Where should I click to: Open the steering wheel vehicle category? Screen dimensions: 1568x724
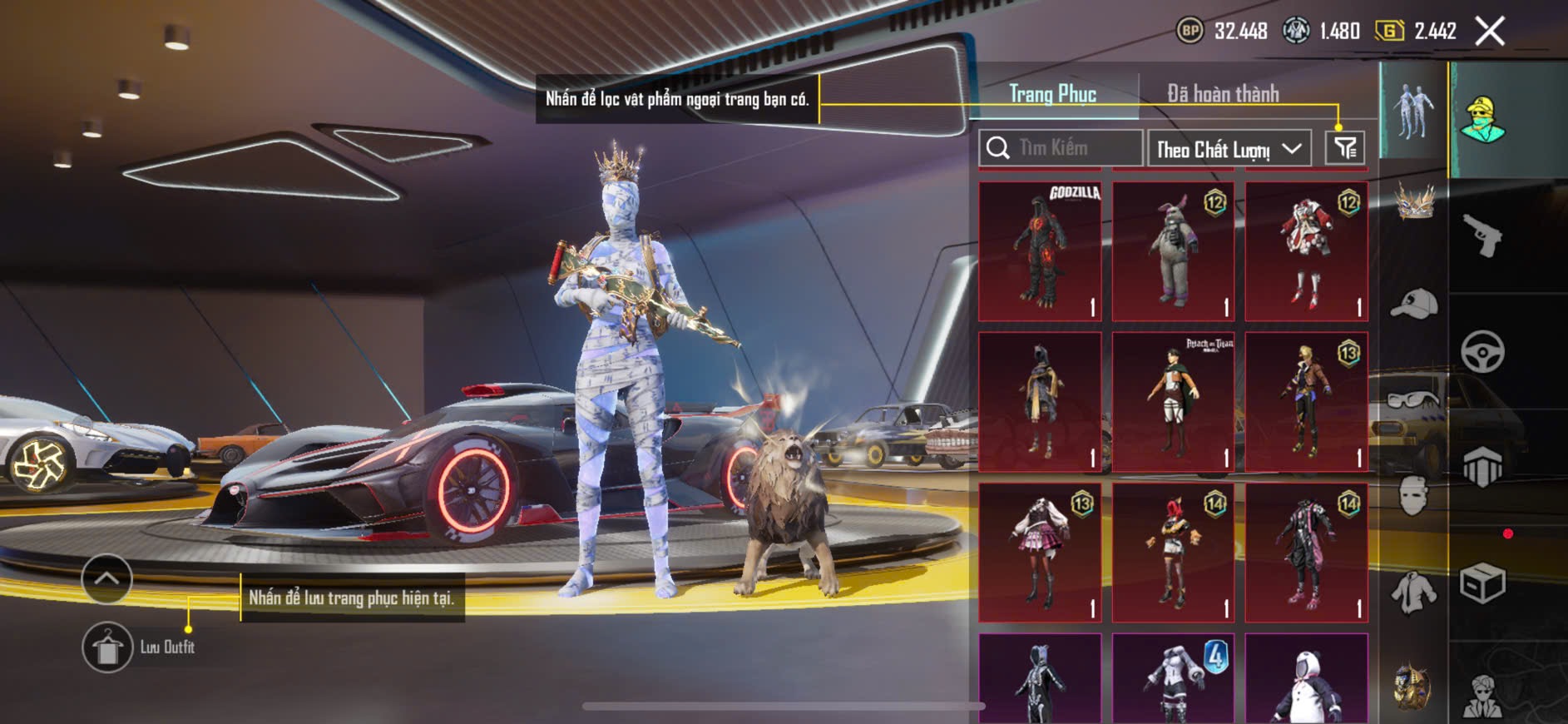pyautogui.click(x=1482, y=351)
